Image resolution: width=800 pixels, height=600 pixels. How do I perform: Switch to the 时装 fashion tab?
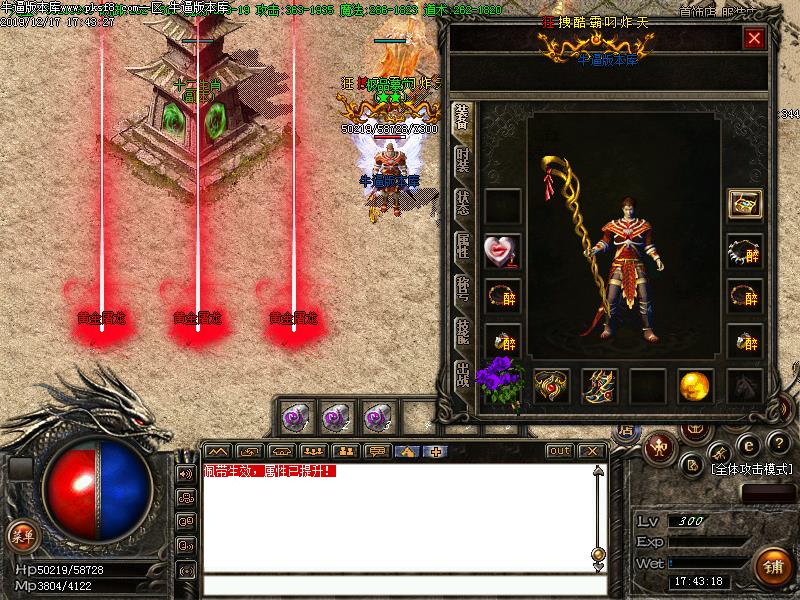(462, 162)
